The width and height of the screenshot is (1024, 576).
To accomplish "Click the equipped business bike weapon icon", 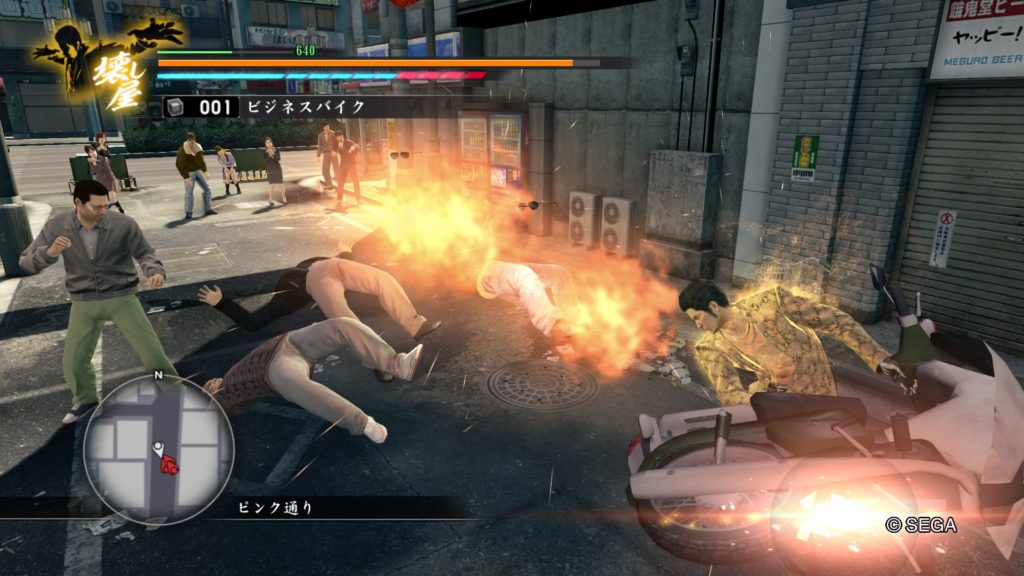I will (175, 107).
